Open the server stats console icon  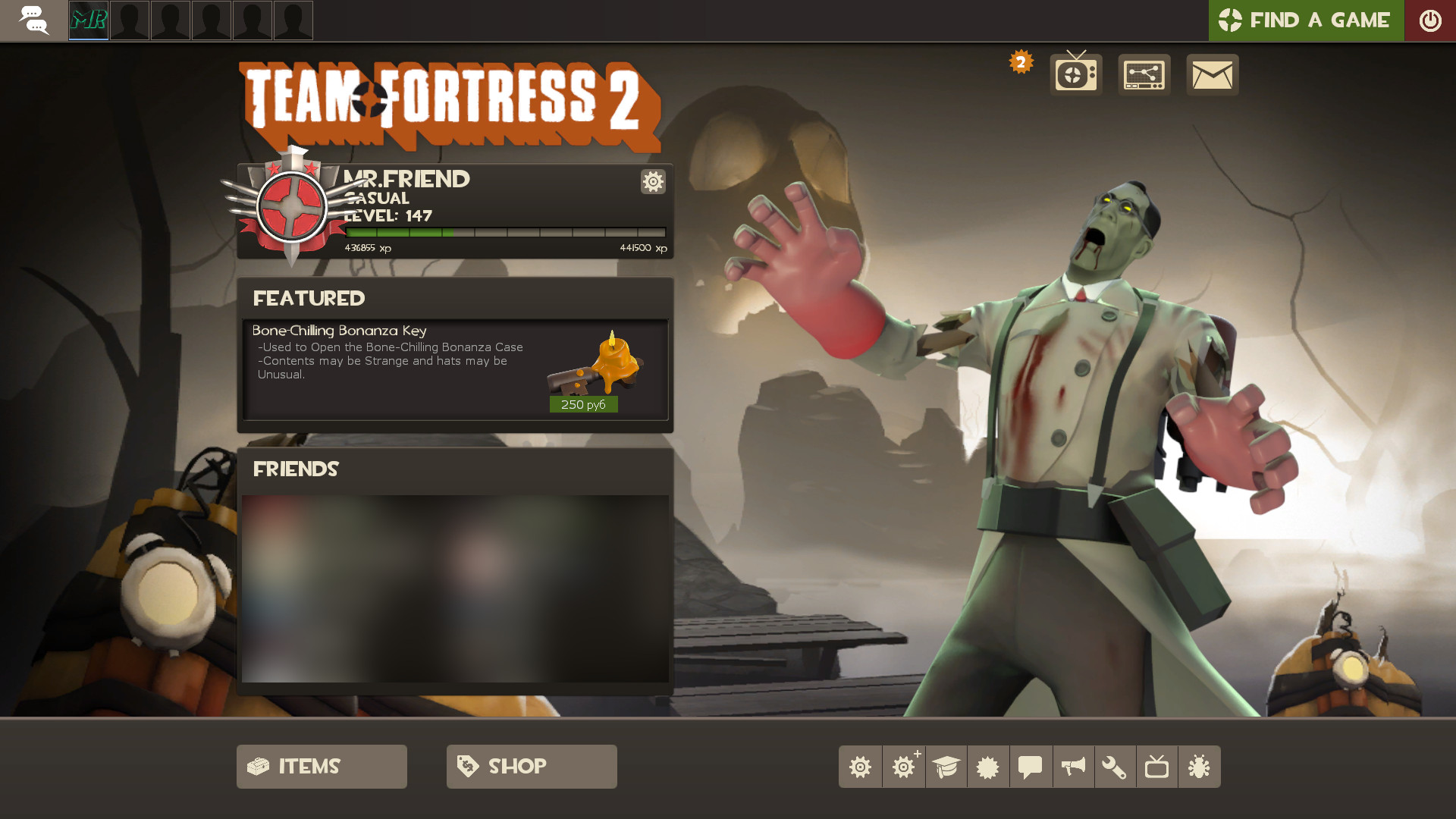(1144, 74)
